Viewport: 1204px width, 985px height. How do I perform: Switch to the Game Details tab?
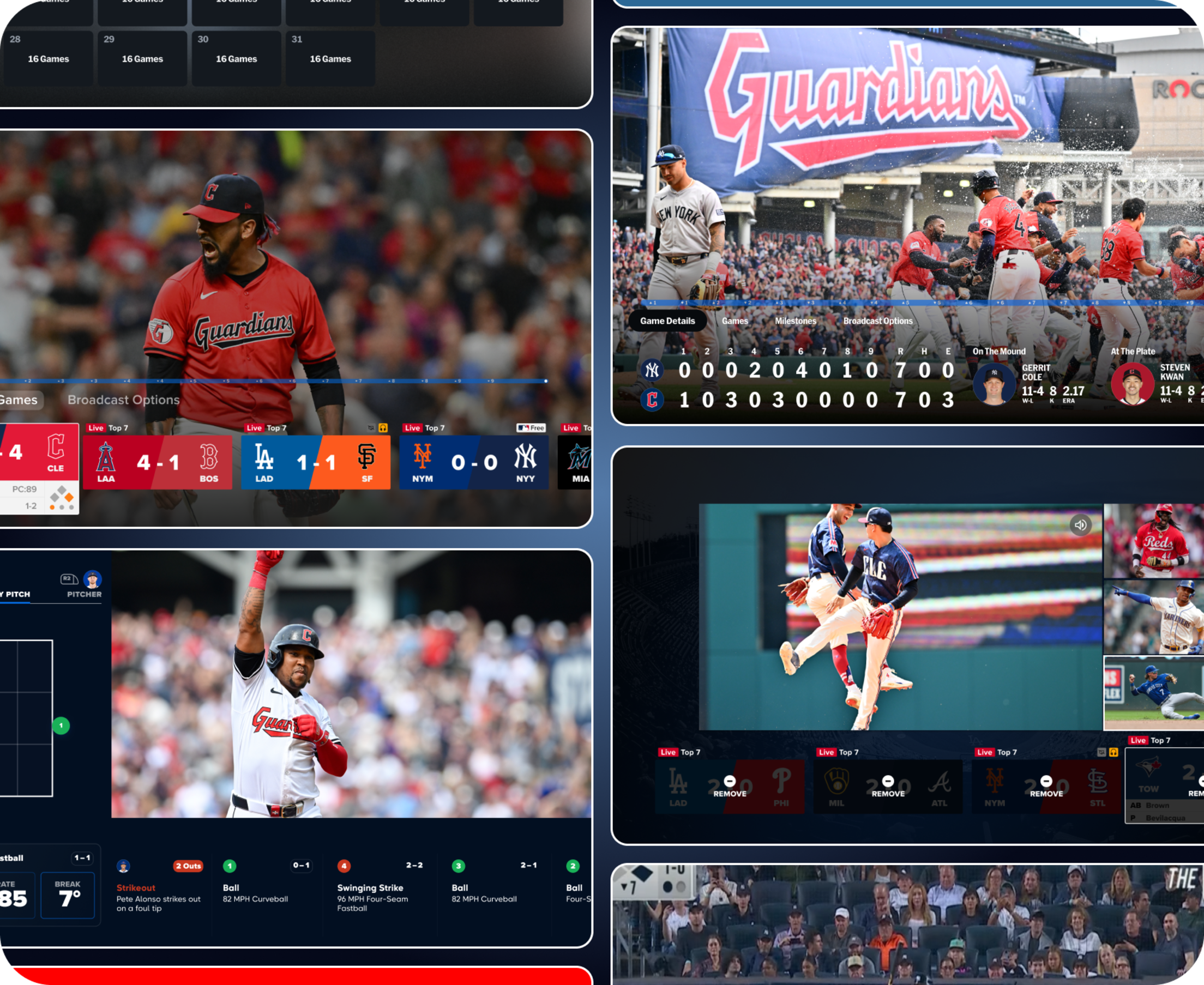click(x=667, y=321)
